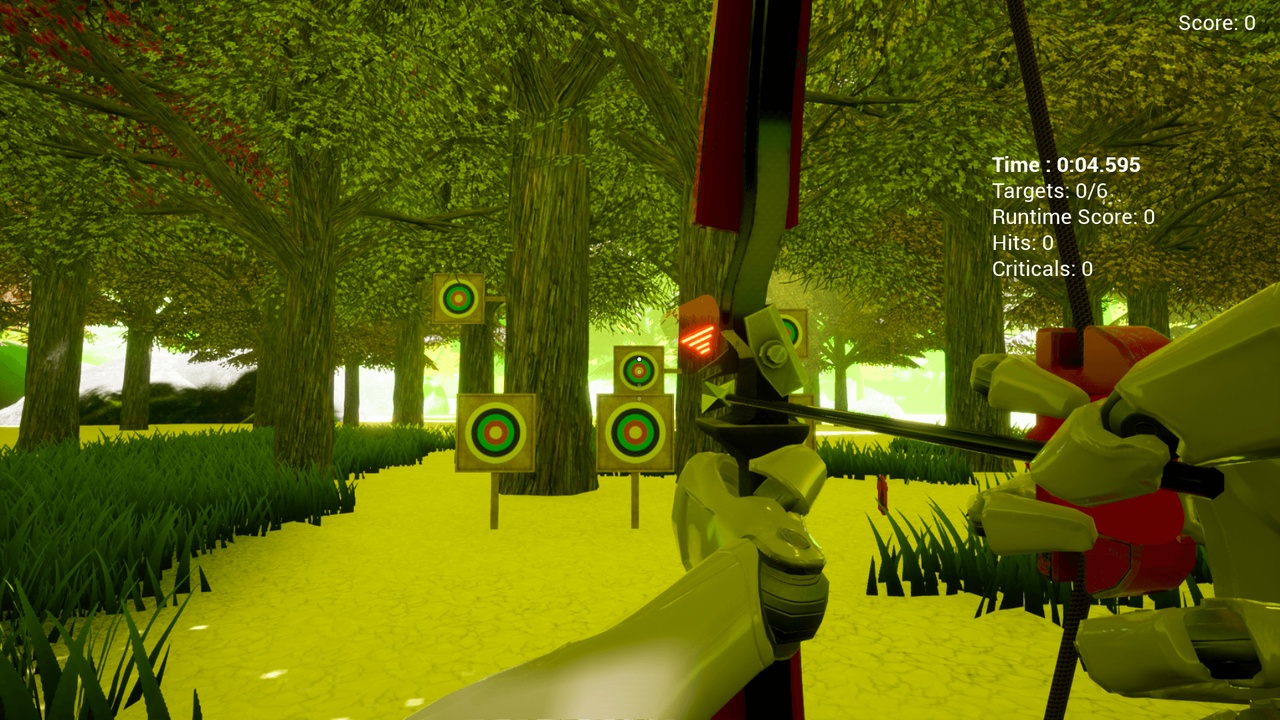Click the white dot marker on the small center target
This screenshot has height=720, width=1280.
(637, 359)
